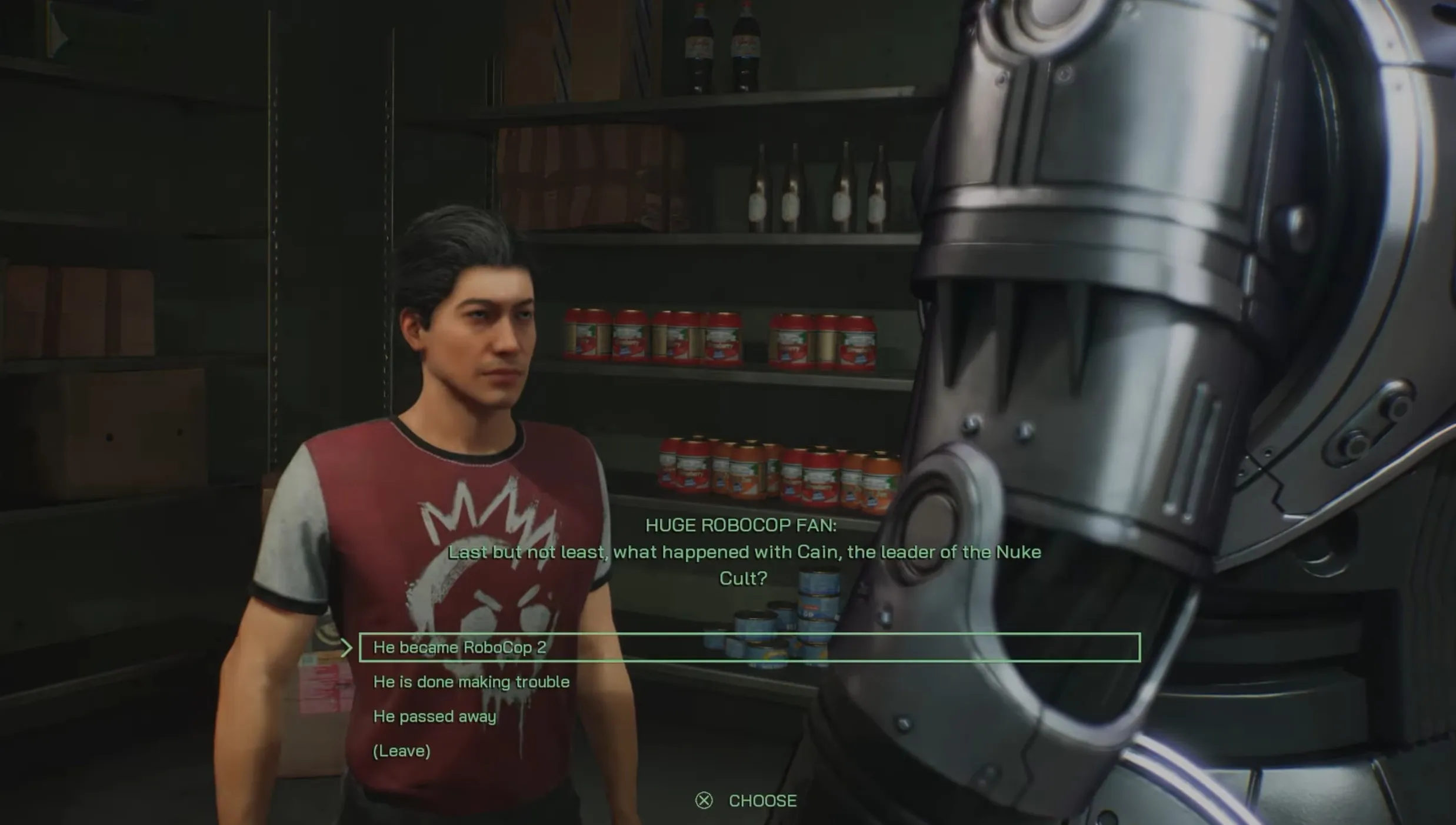Pick the "(Leave)" dialogue option
Screen dimensions: 1456x825
click(402, 751)
